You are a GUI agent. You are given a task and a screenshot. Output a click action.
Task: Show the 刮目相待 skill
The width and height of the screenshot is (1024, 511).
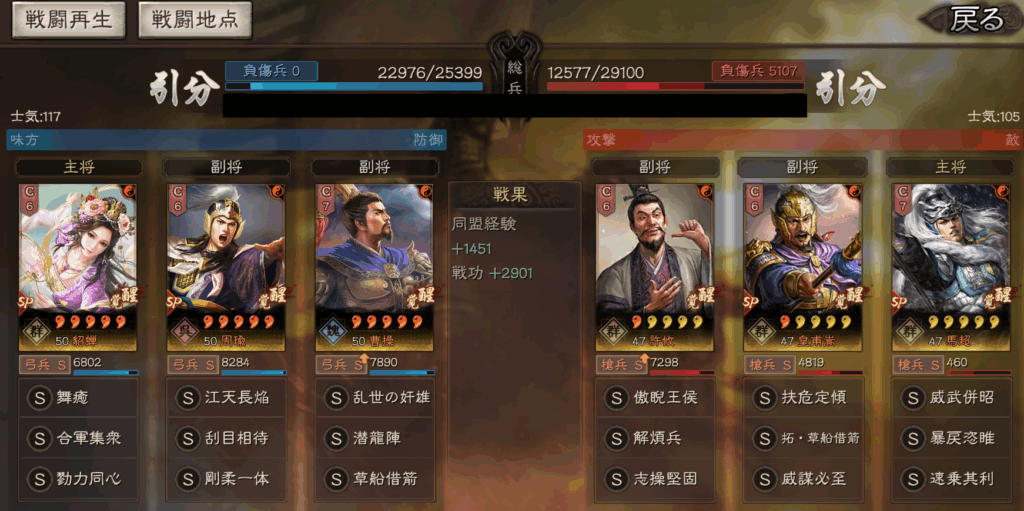pos(226,438)
